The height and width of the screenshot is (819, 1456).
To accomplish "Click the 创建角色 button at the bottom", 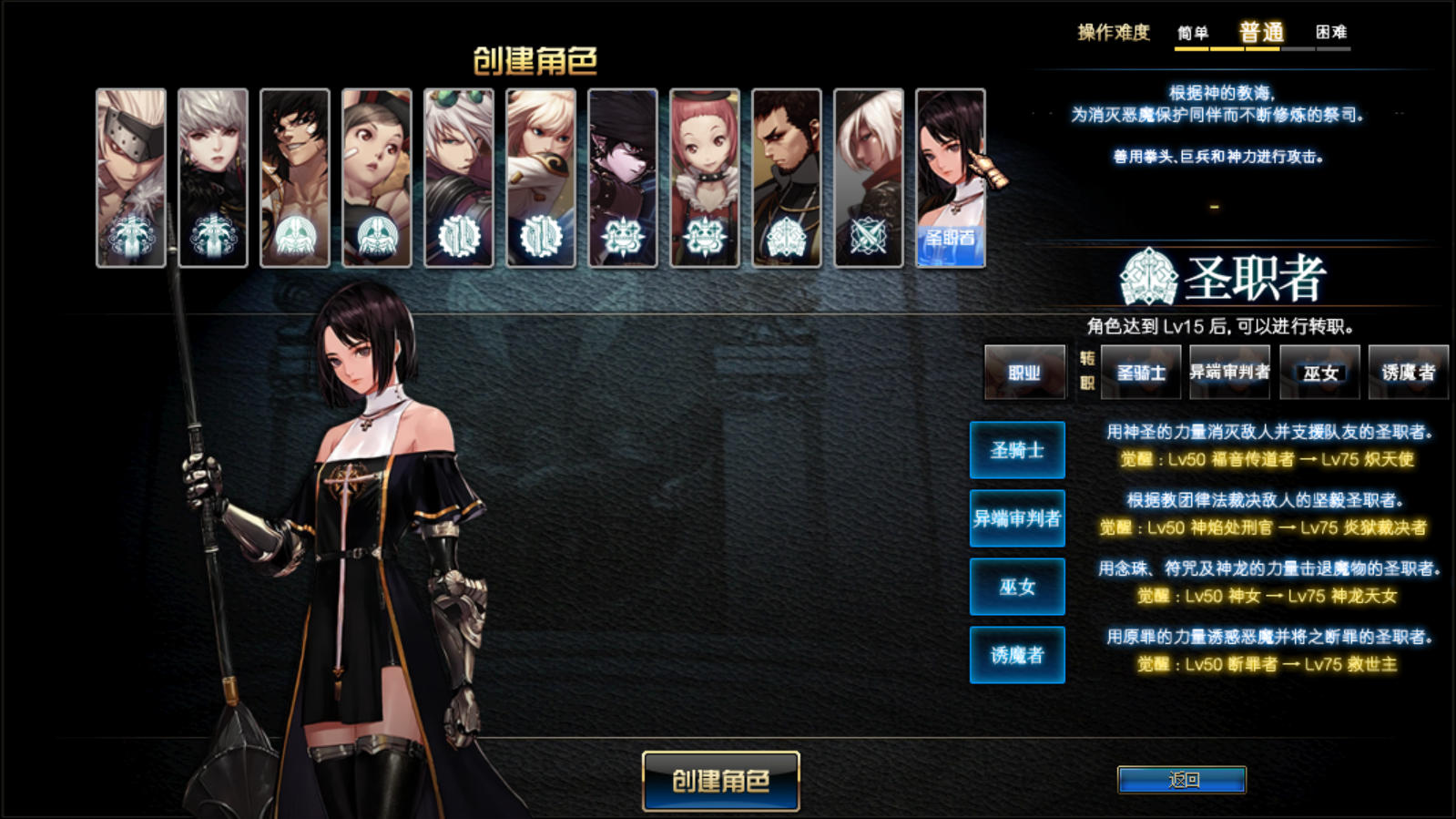I will click(720, 781).
